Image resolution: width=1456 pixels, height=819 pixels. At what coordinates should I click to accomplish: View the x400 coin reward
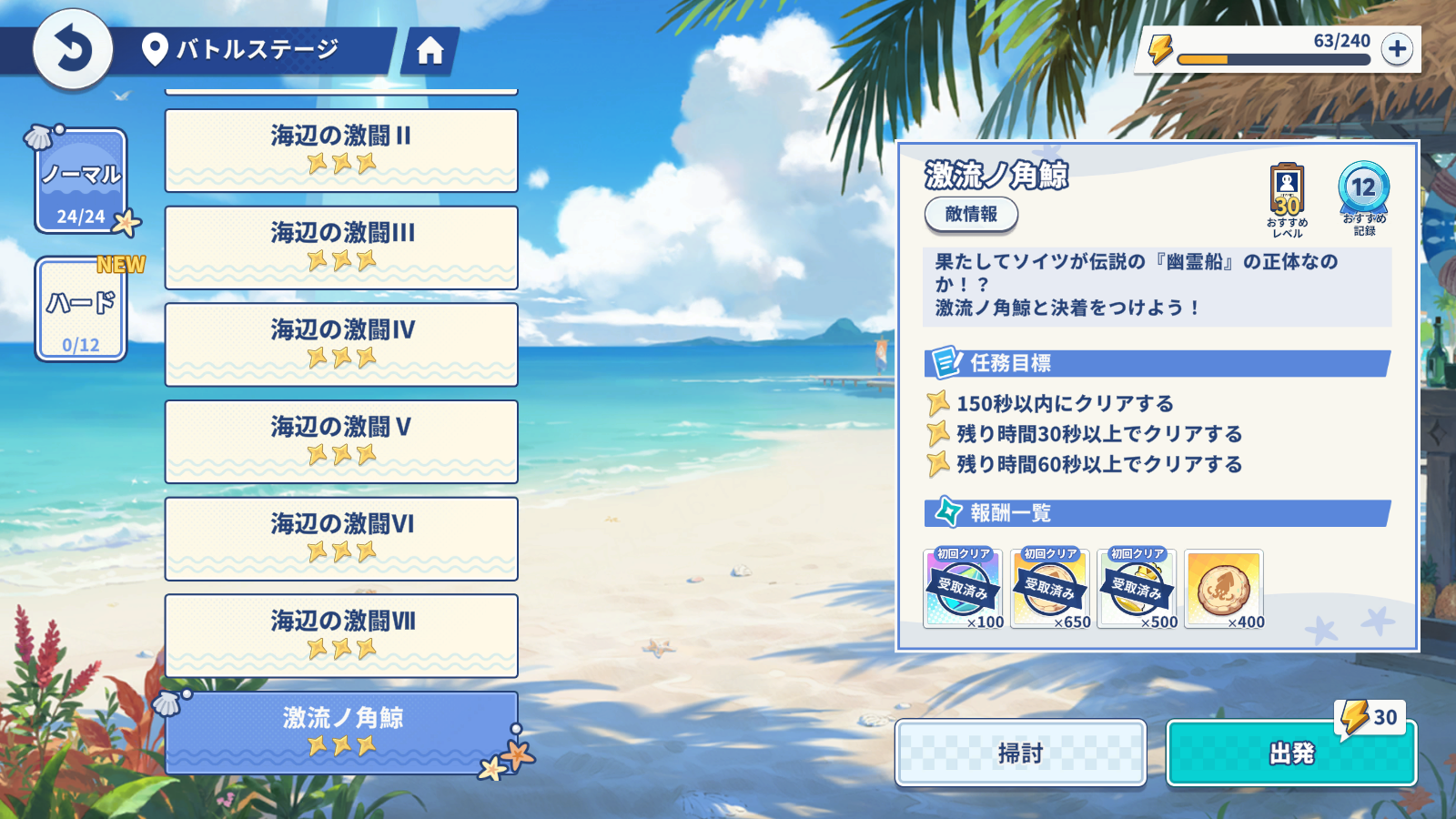pyautogui.click(x=1224, y=589)
